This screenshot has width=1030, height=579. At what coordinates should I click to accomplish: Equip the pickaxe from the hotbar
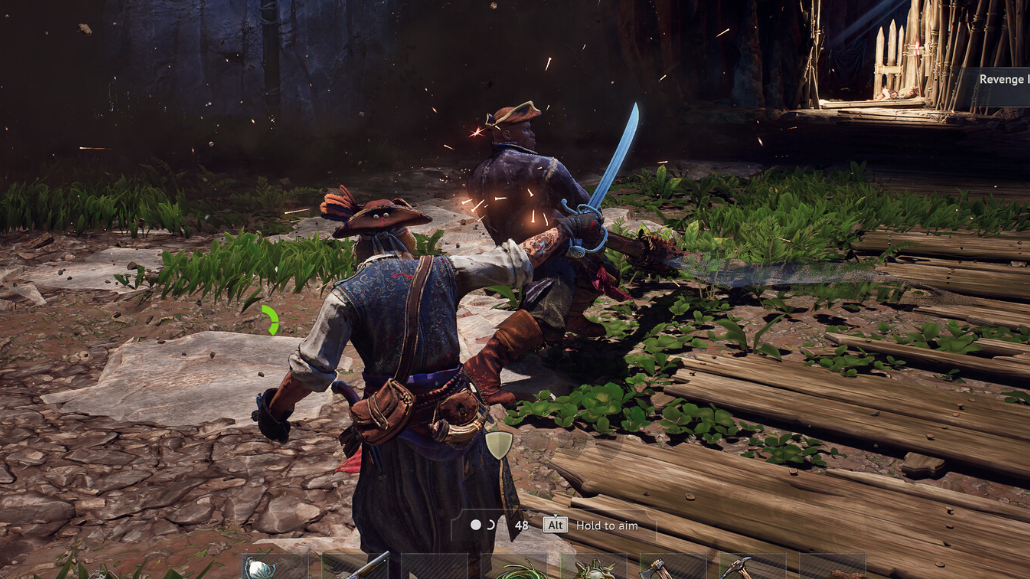737,568
